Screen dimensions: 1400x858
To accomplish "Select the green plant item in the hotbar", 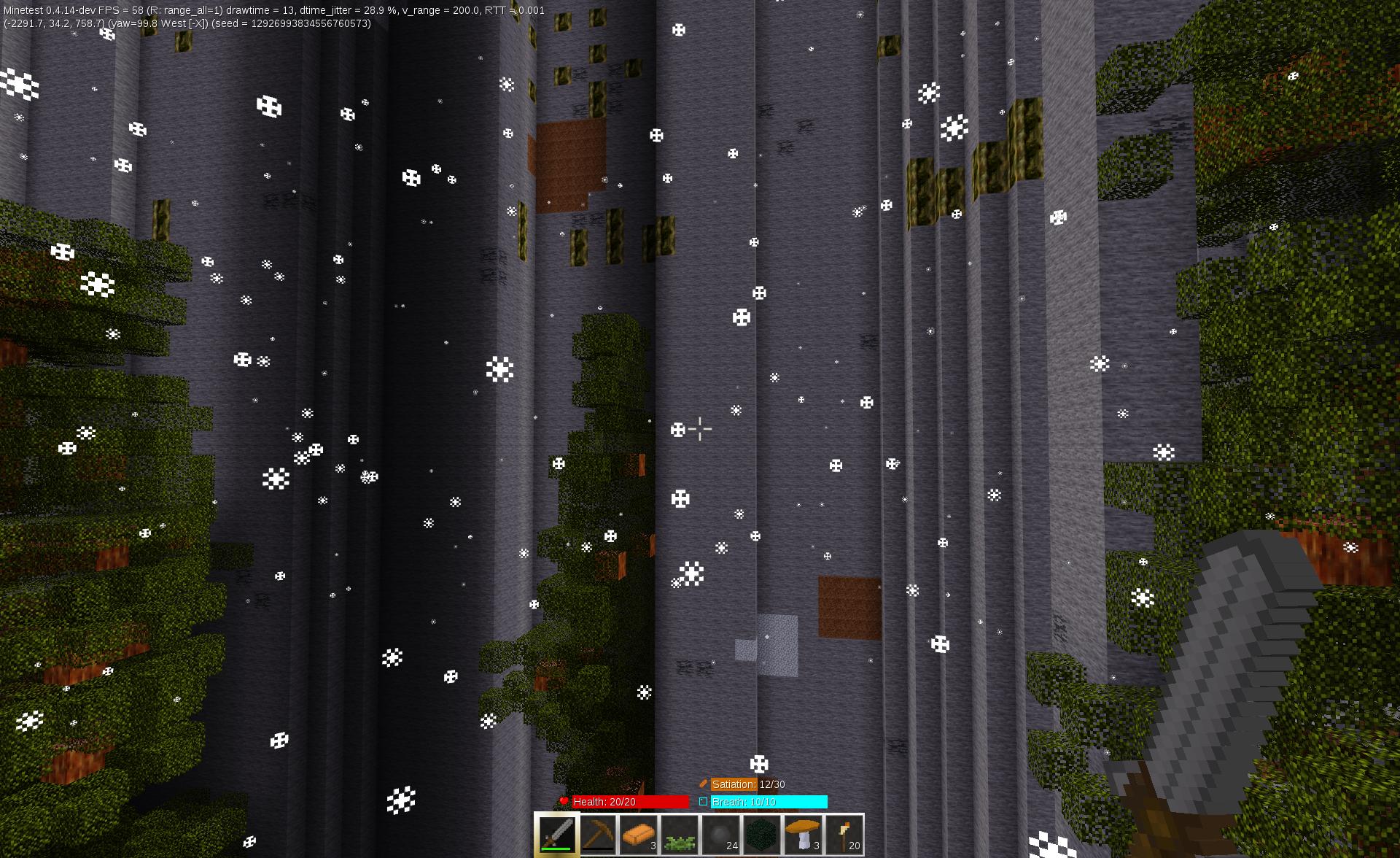I will click(680, 833).
